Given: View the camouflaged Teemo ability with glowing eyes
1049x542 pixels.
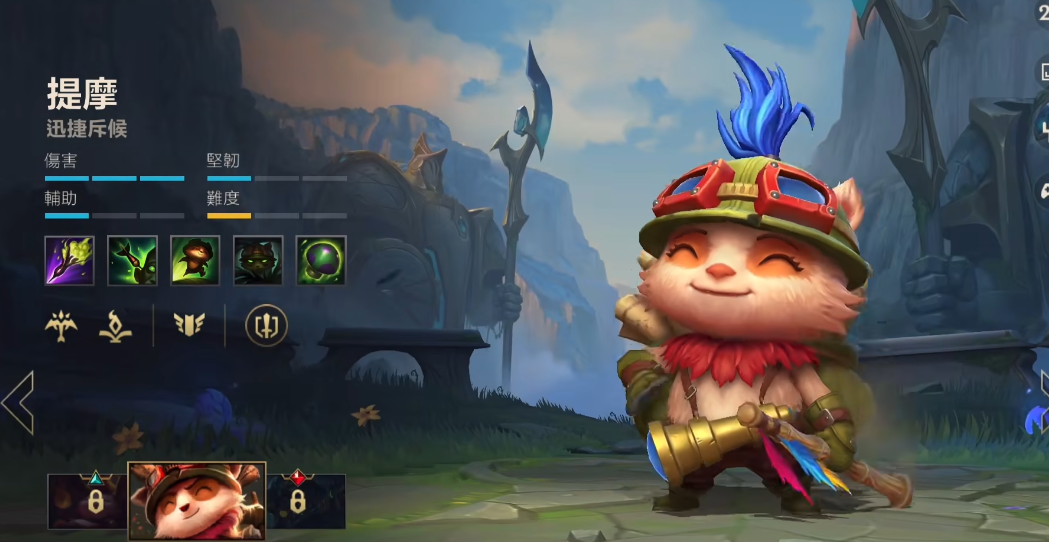Looking at the screenshot, I should pos(258,261).
